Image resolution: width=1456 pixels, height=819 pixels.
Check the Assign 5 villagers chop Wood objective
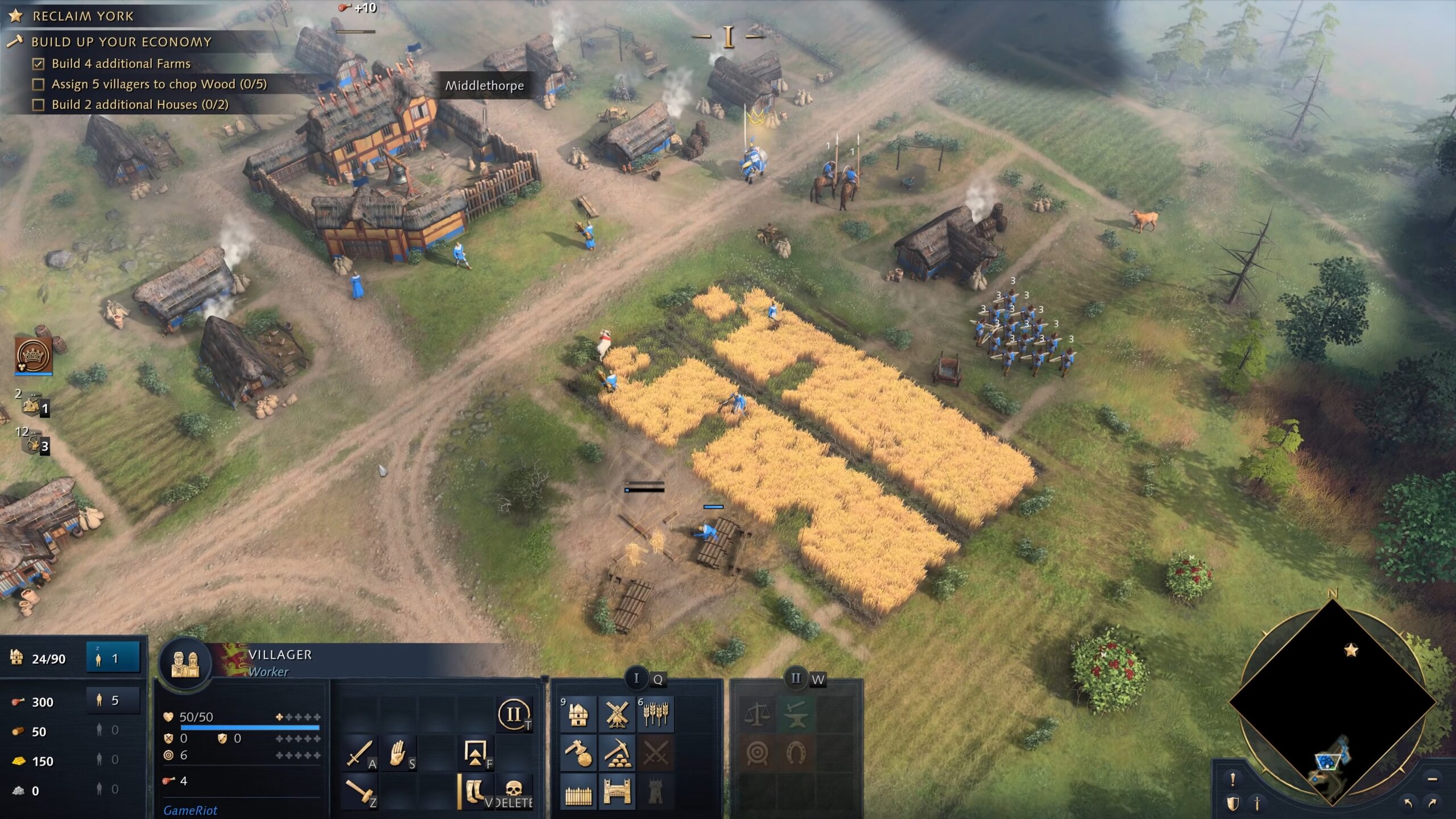point(38,85)
